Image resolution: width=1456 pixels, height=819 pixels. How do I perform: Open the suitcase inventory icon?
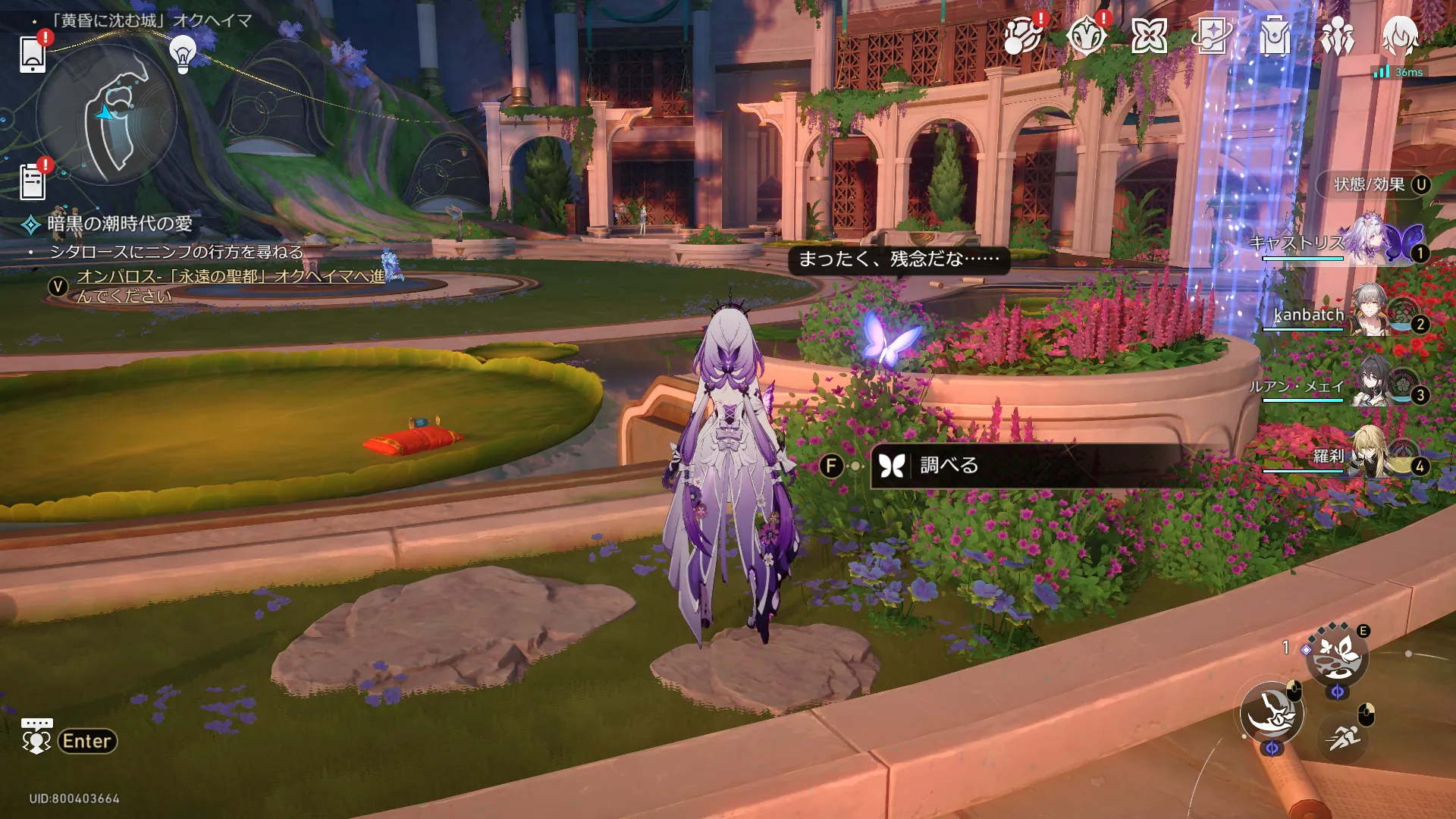click(1275, 36)
